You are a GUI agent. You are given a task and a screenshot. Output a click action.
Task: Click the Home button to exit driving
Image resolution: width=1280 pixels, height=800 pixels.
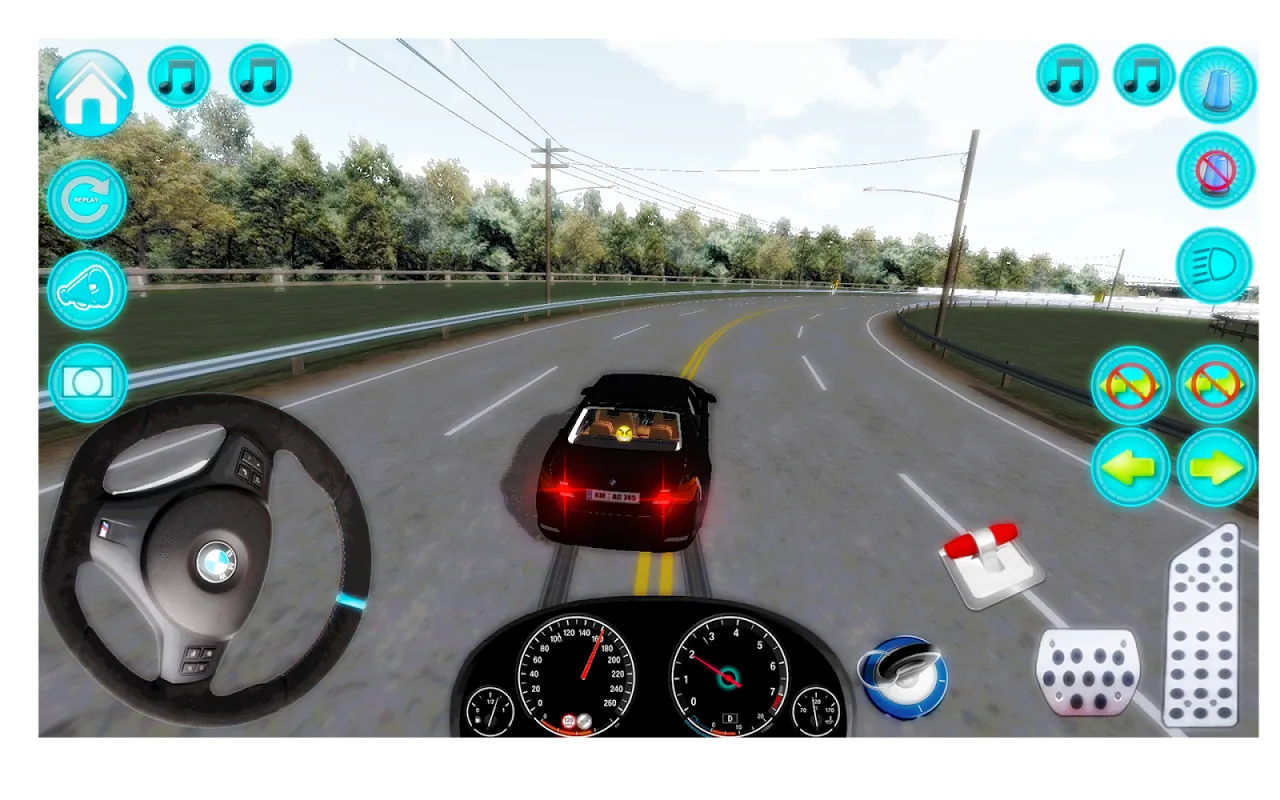tap(88, 90)
